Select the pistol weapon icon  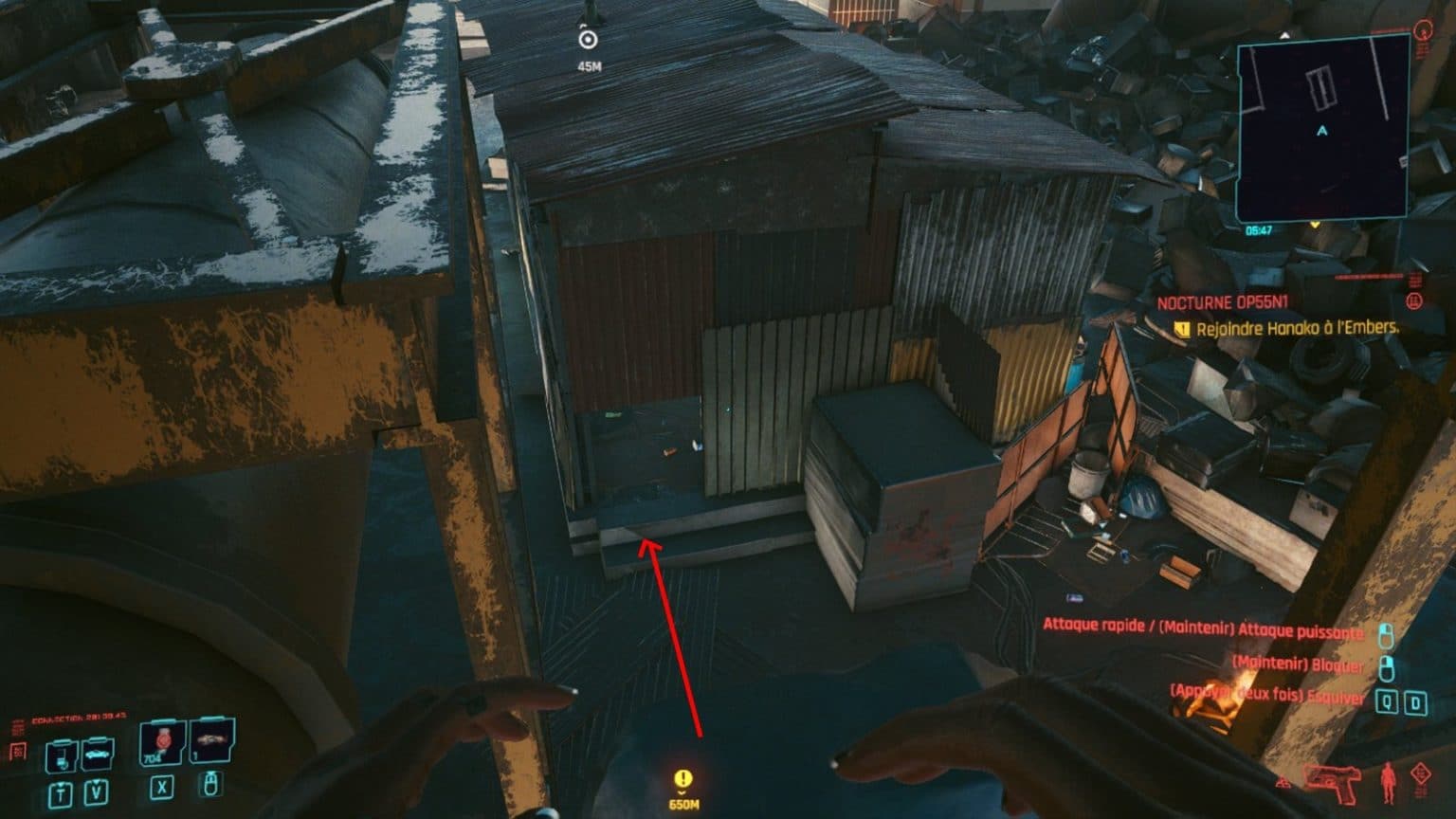1333,783
